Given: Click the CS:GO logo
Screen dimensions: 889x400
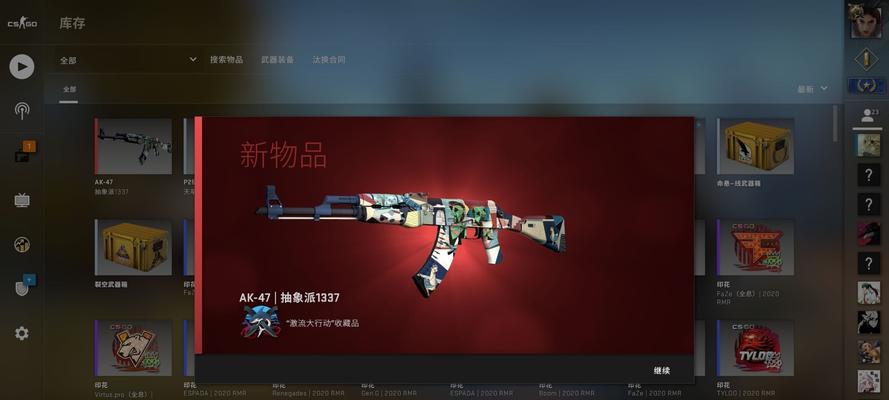Looking at the screenshot, I should [22, 23].
